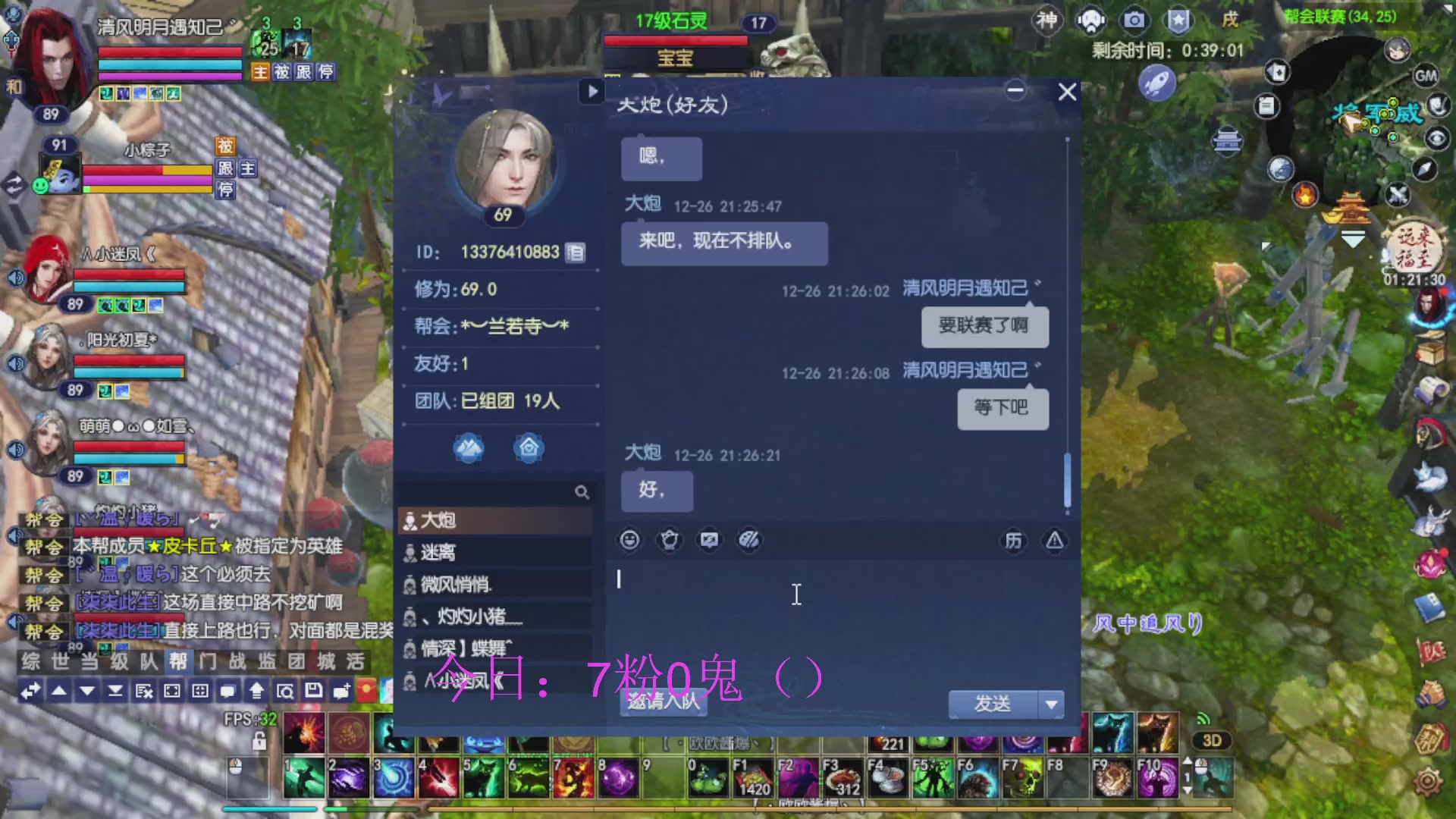Click the save chat icon in bottom toolbar
1456x819 pixels.
click(312, 691)
